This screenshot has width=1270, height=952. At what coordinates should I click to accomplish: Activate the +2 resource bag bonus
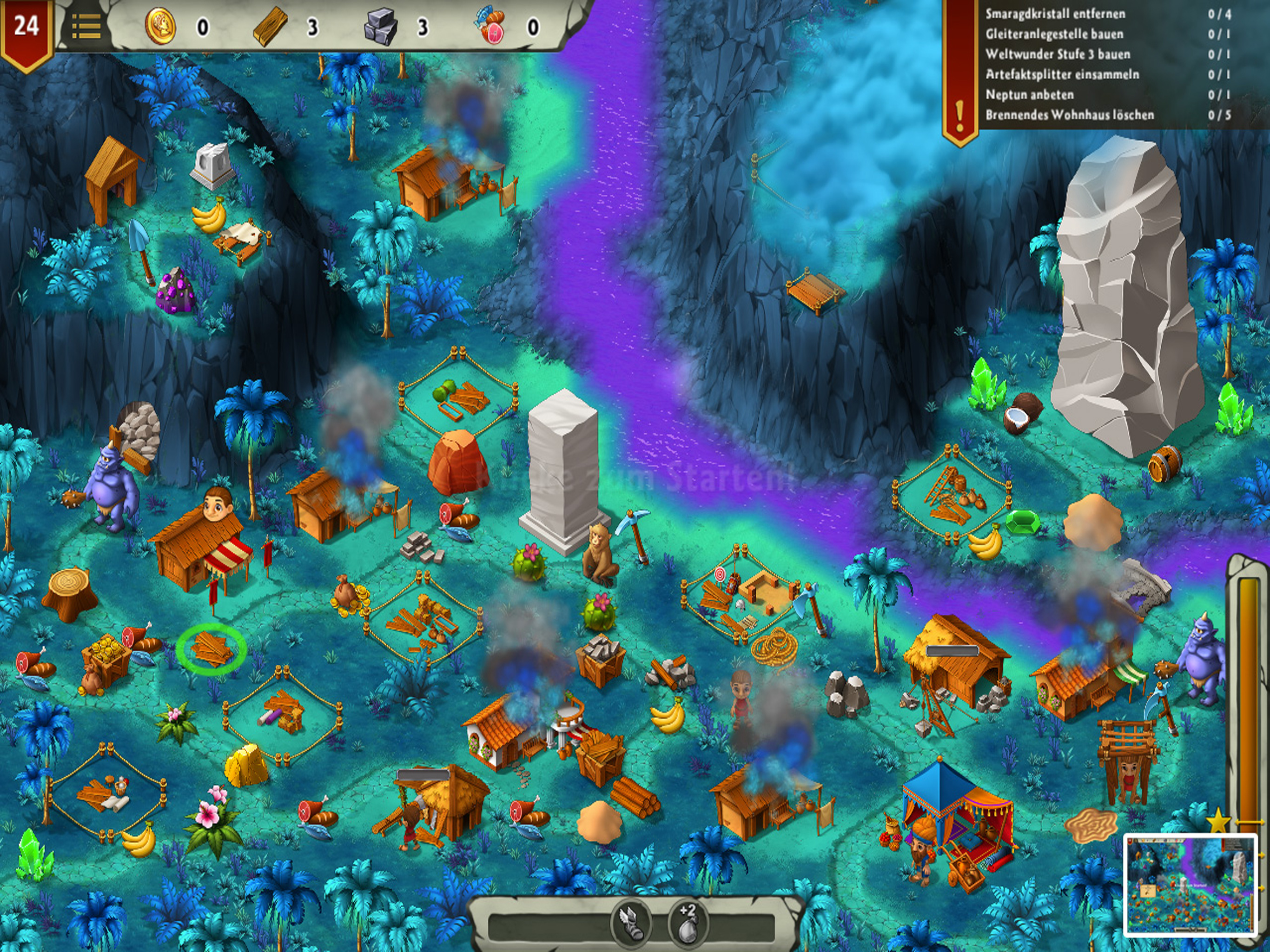pos(687,923)
